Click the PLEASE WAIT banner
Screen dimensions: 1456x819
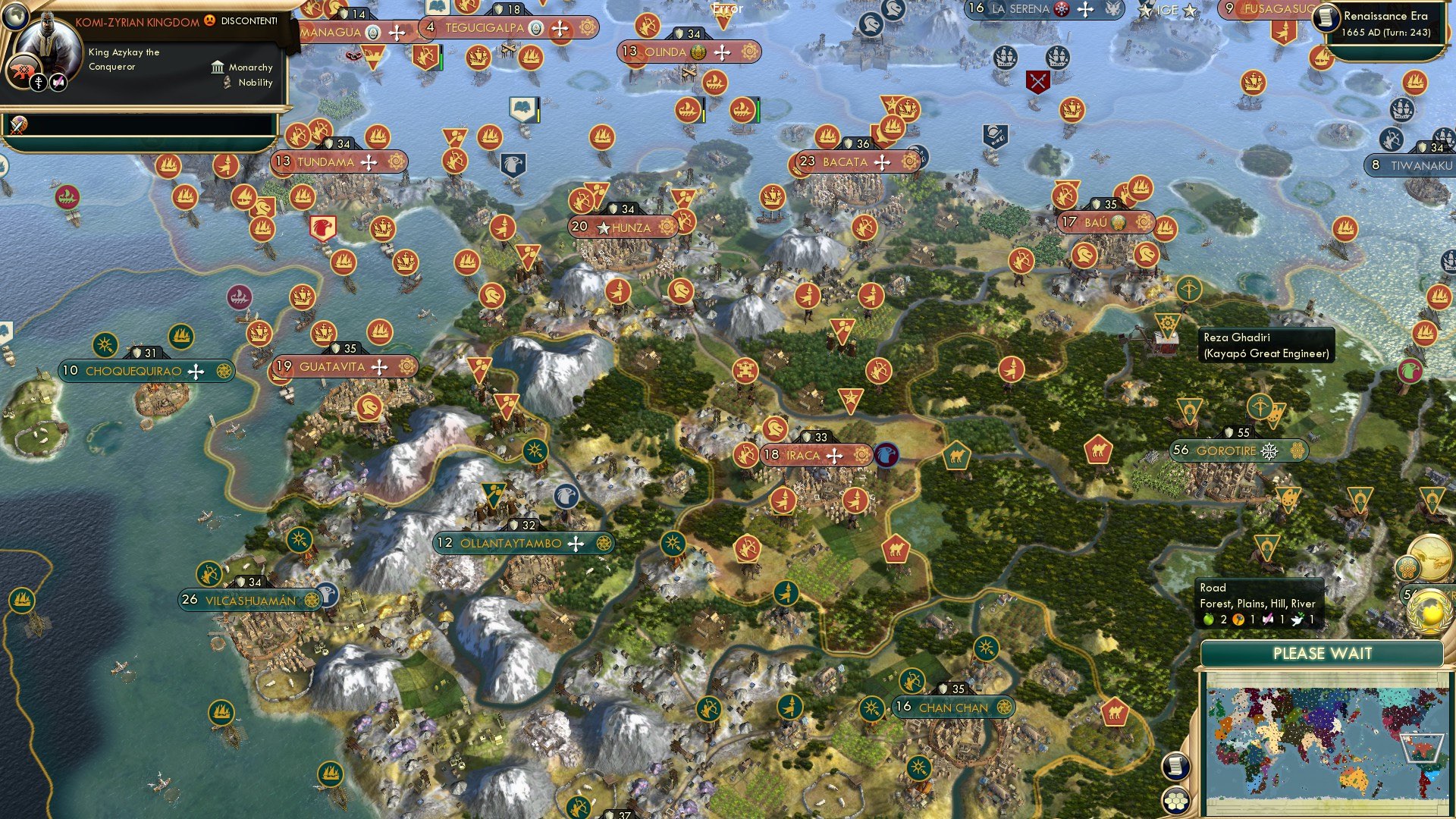pyautogui.click(x=1323, y=653)
